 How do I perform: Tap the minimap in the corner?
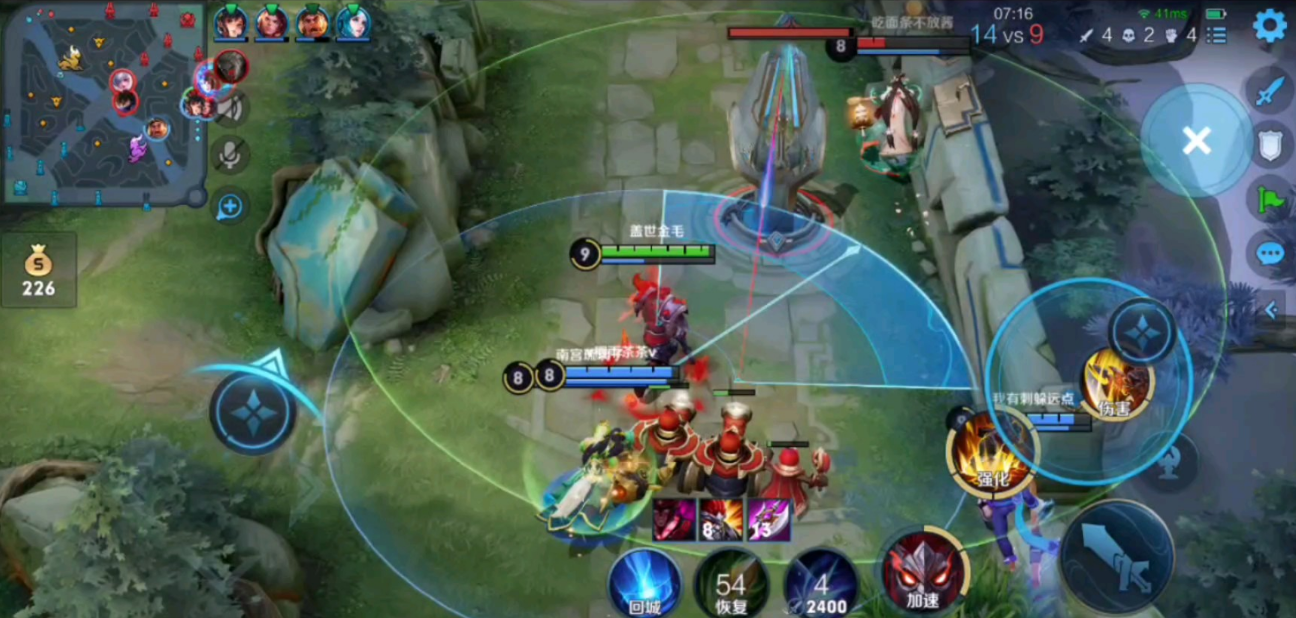tap(103, 103)
